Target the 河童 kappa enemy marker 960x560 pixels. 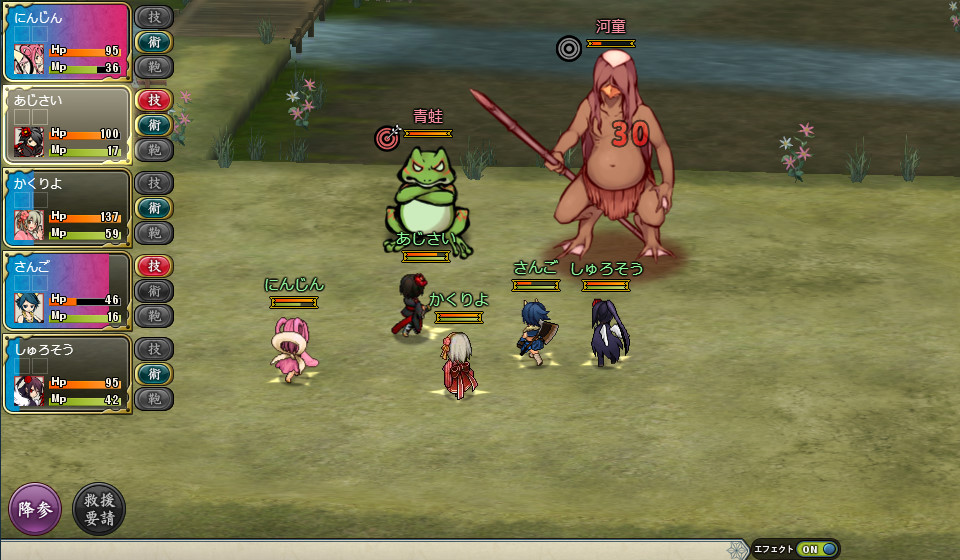[569, 47]
